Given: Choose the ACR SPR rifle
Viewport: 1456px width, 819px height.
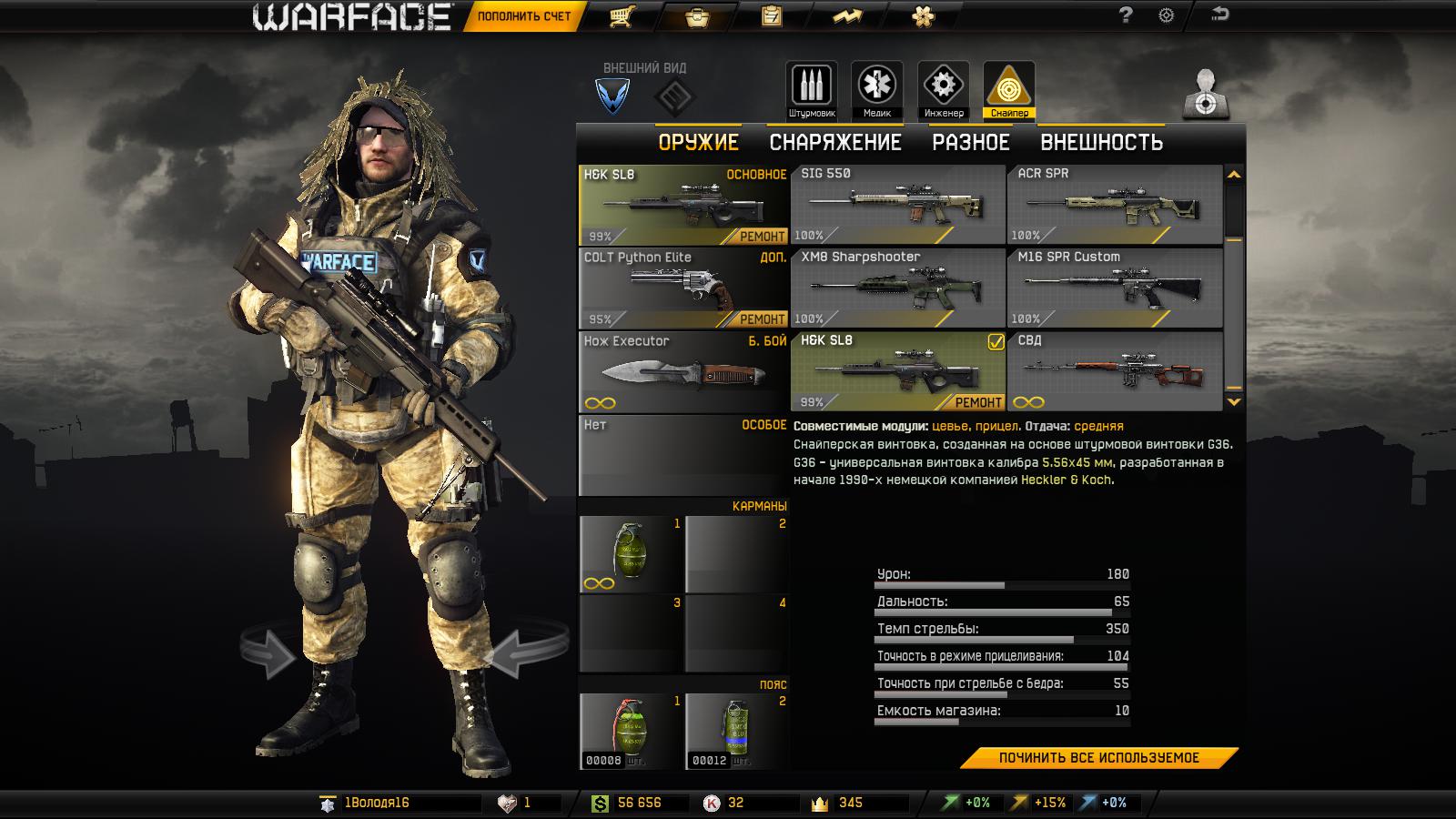Looking at the screenshot, I should tap(1114, 205).
